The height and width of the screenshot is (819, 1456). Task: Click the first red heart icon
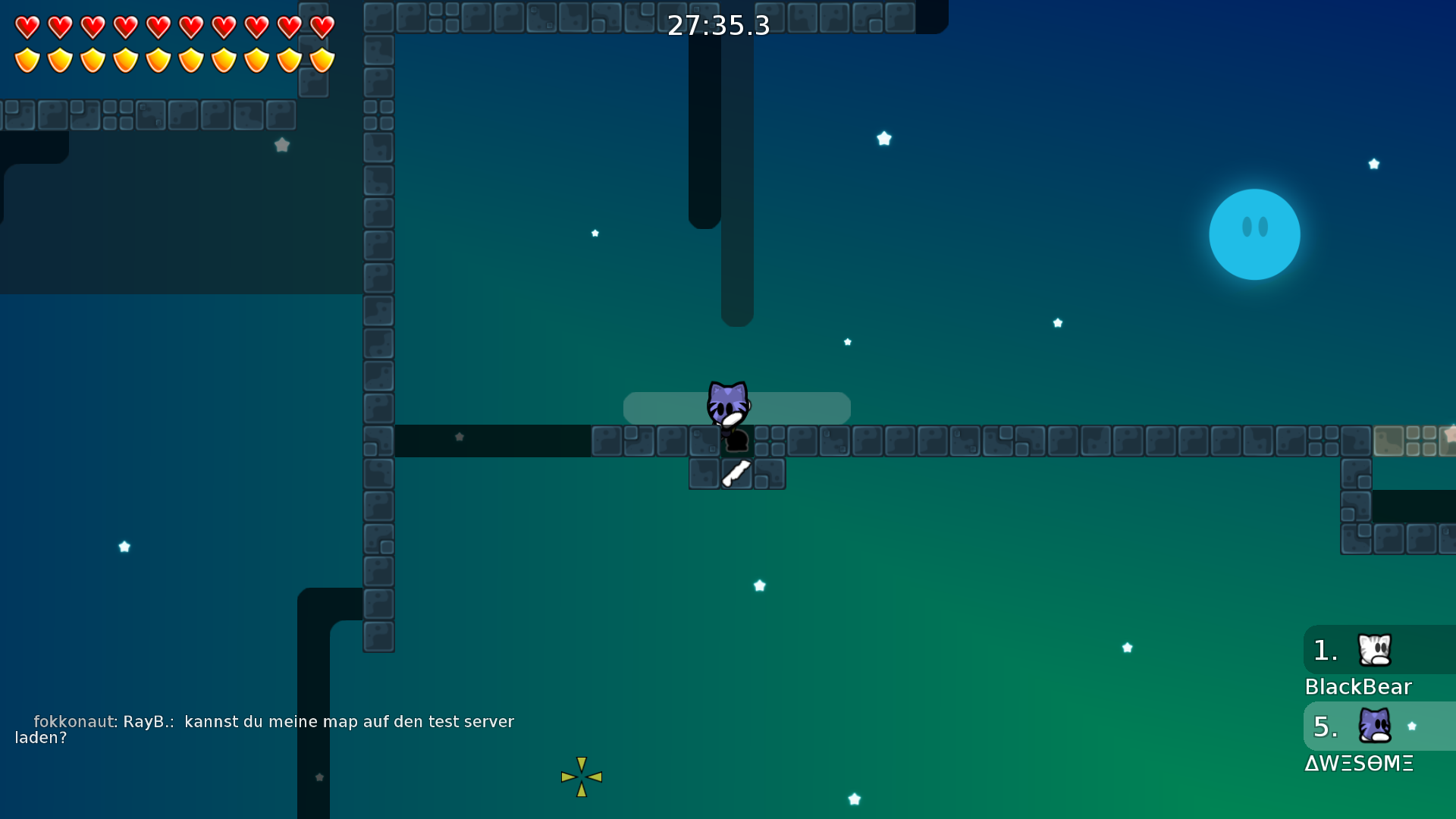click(27, 27)
